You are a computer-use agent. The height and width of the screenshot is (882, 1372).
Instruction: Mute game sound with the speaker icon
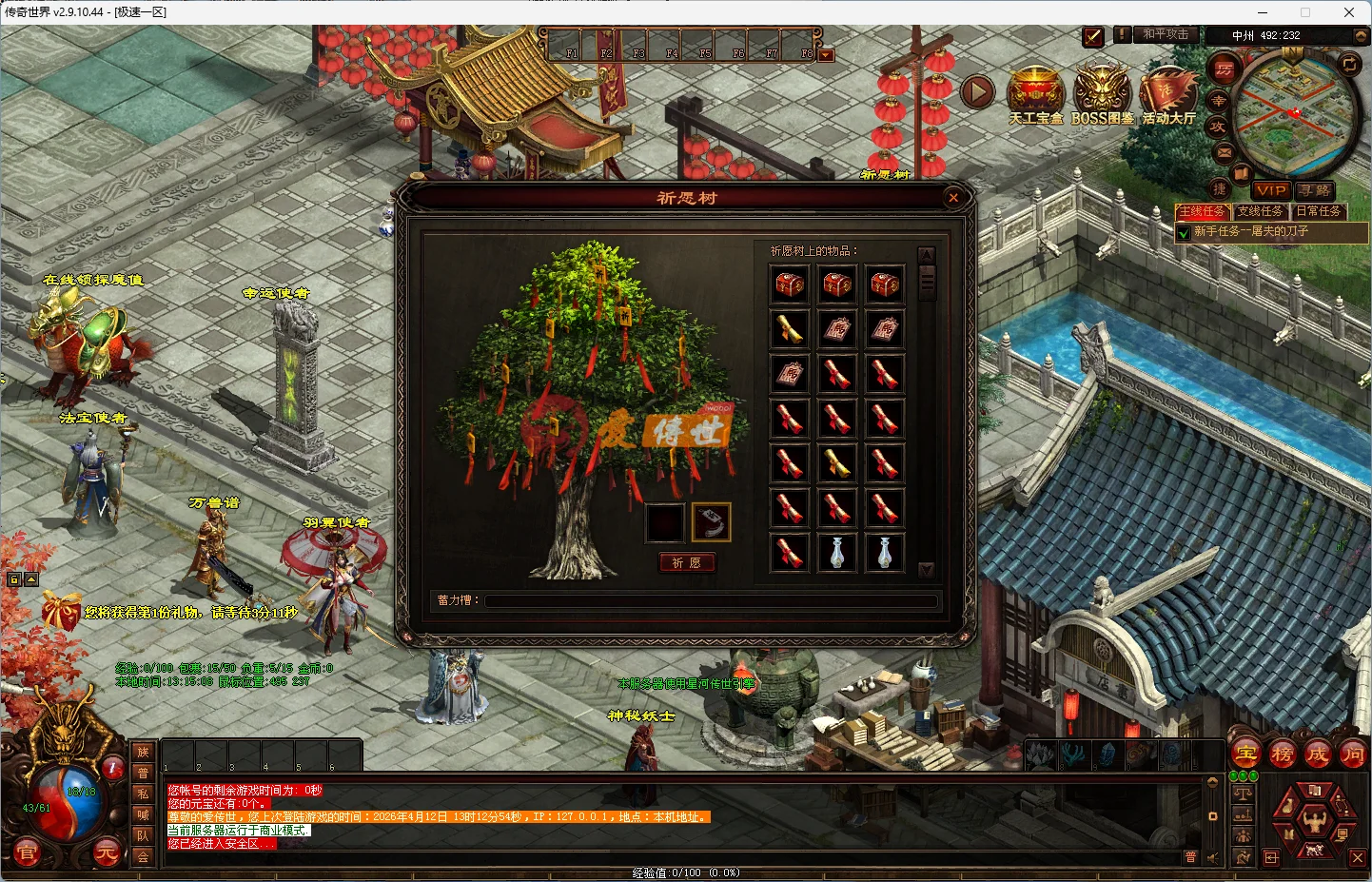point(1212,857)
